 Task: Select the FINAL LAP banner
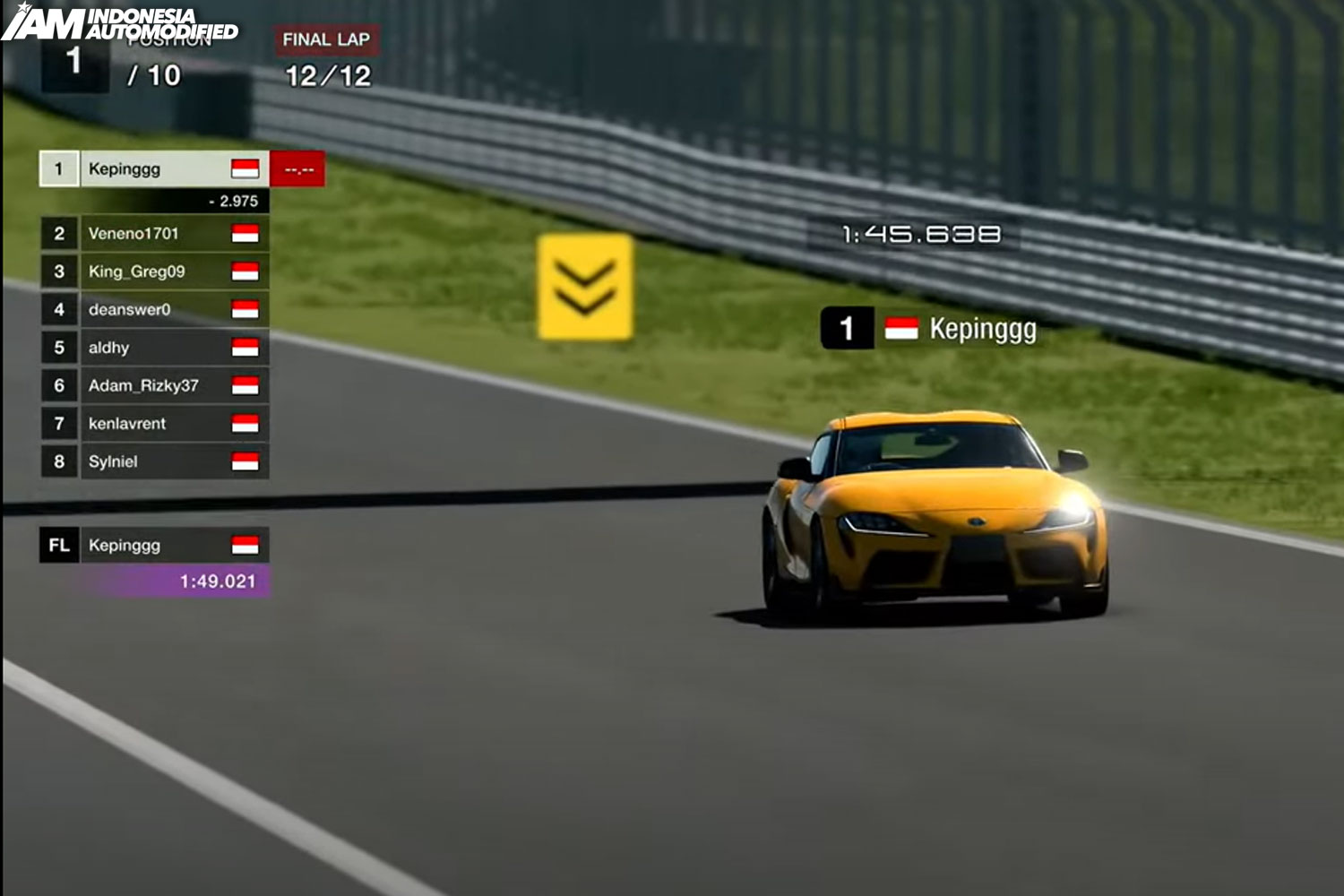pos(324,37)
